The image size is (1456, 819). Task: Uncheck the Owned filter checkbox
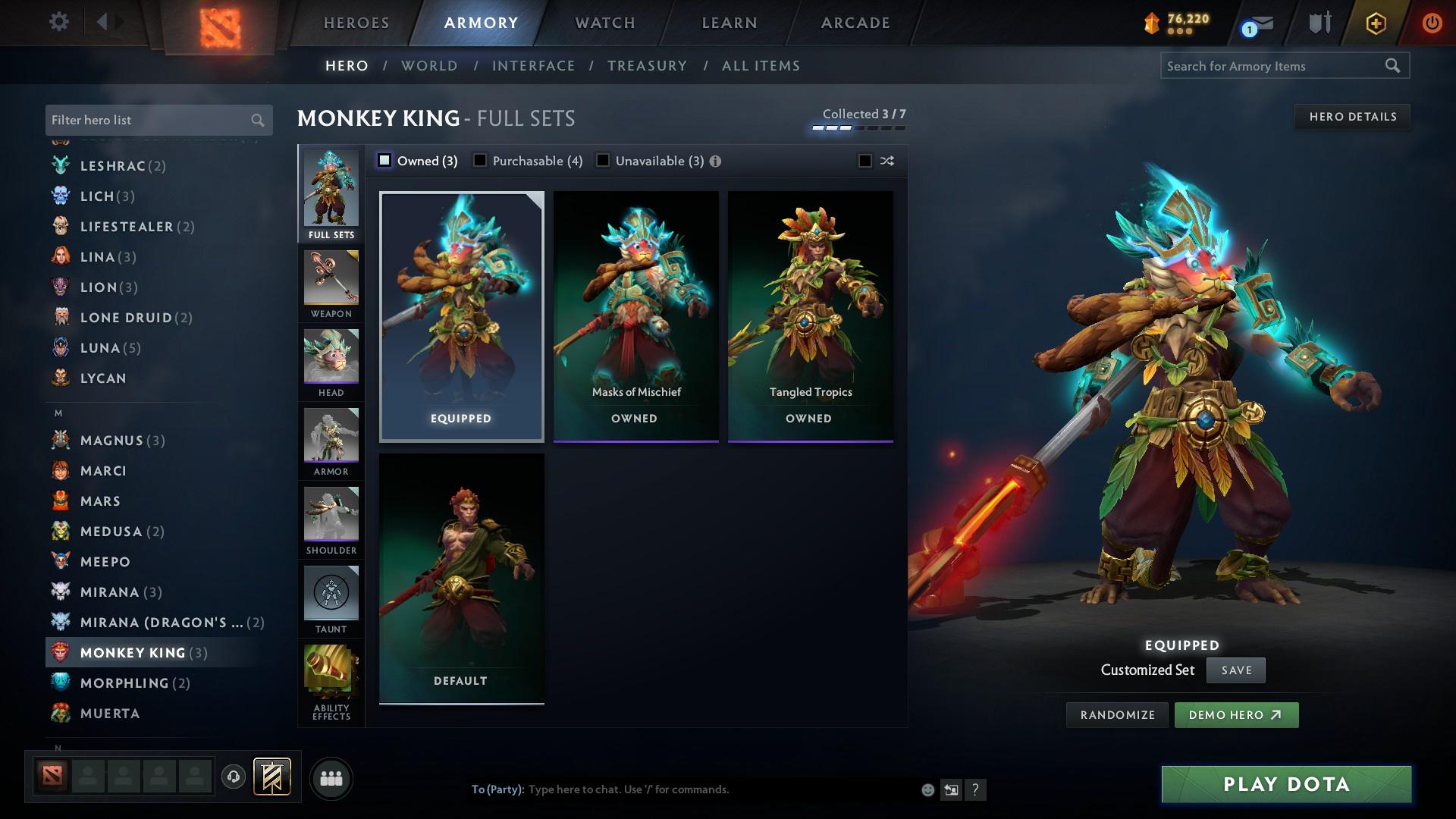(x=385, y=161)
